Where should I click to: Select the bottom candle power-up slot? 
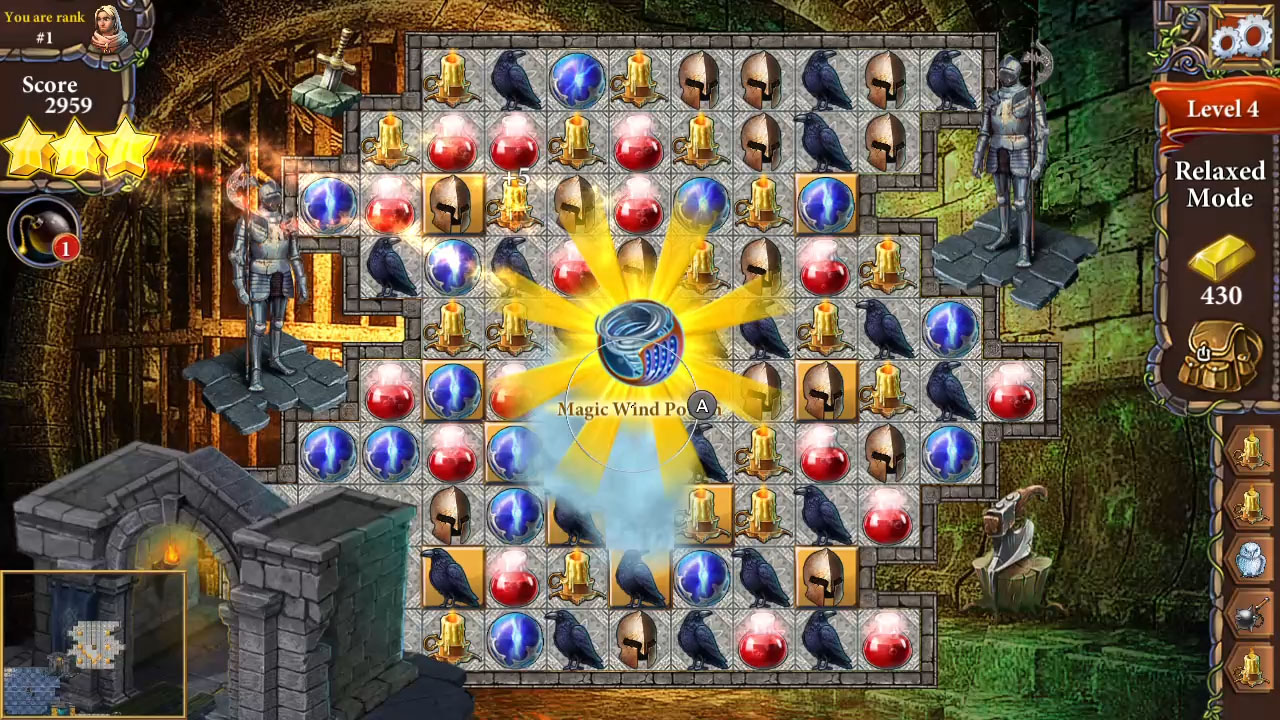[1251, 665]
